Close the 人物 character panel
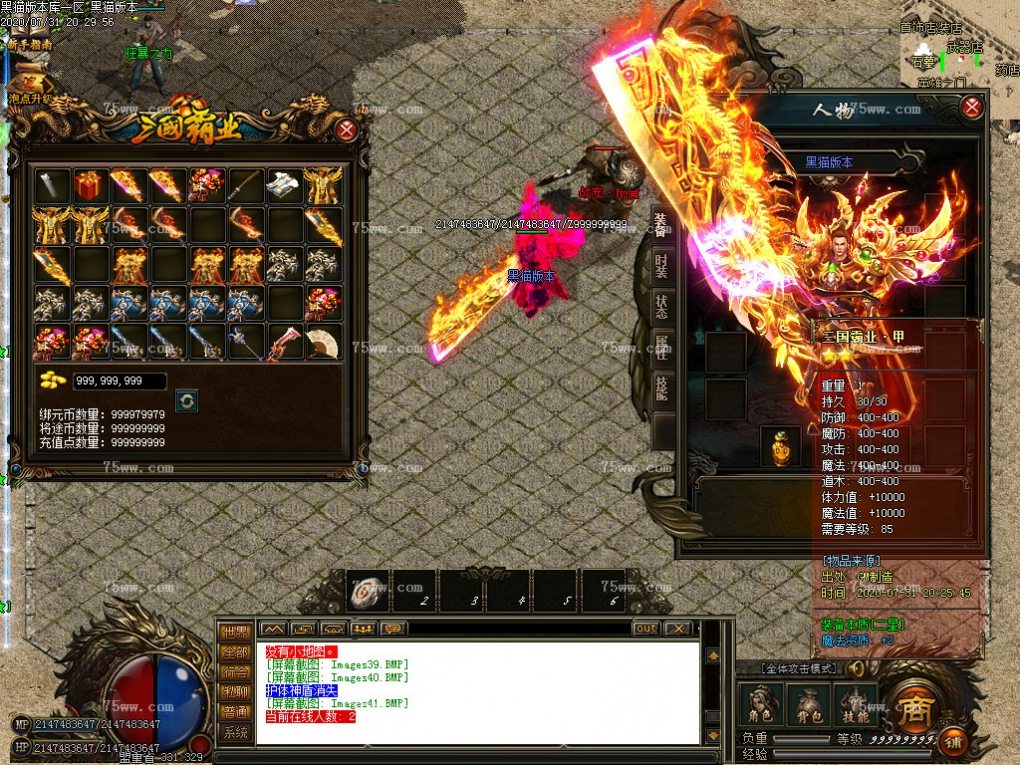This screenshot has height=765, width=1020. pyautogui.click(x=971, y=108)
